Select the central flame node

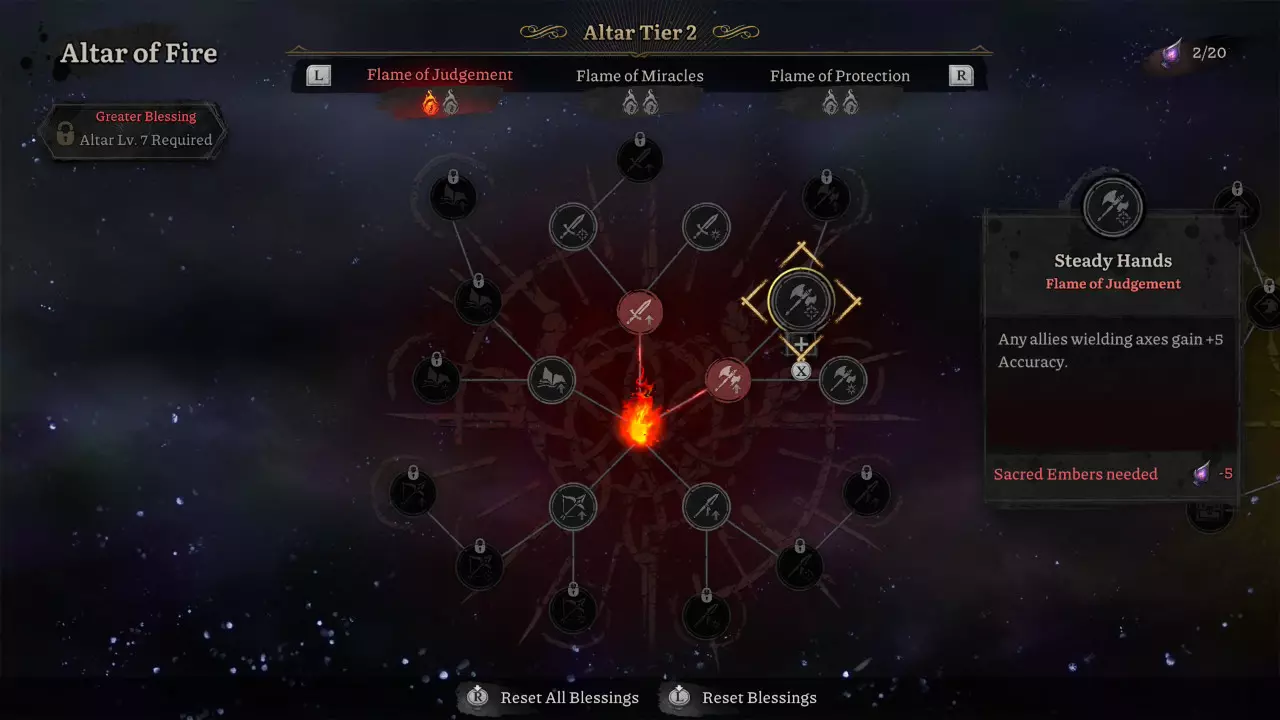coord(640,422)
